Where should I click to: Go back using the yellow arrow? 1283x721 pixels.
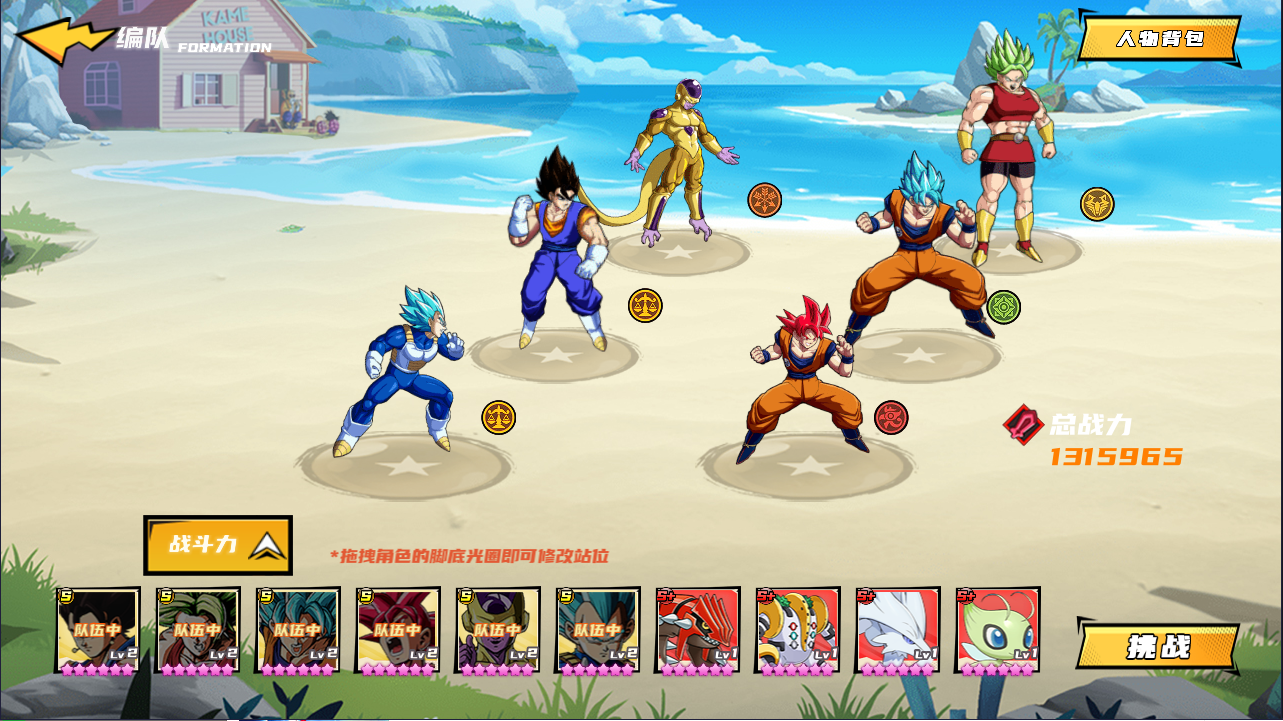[64, 41]
